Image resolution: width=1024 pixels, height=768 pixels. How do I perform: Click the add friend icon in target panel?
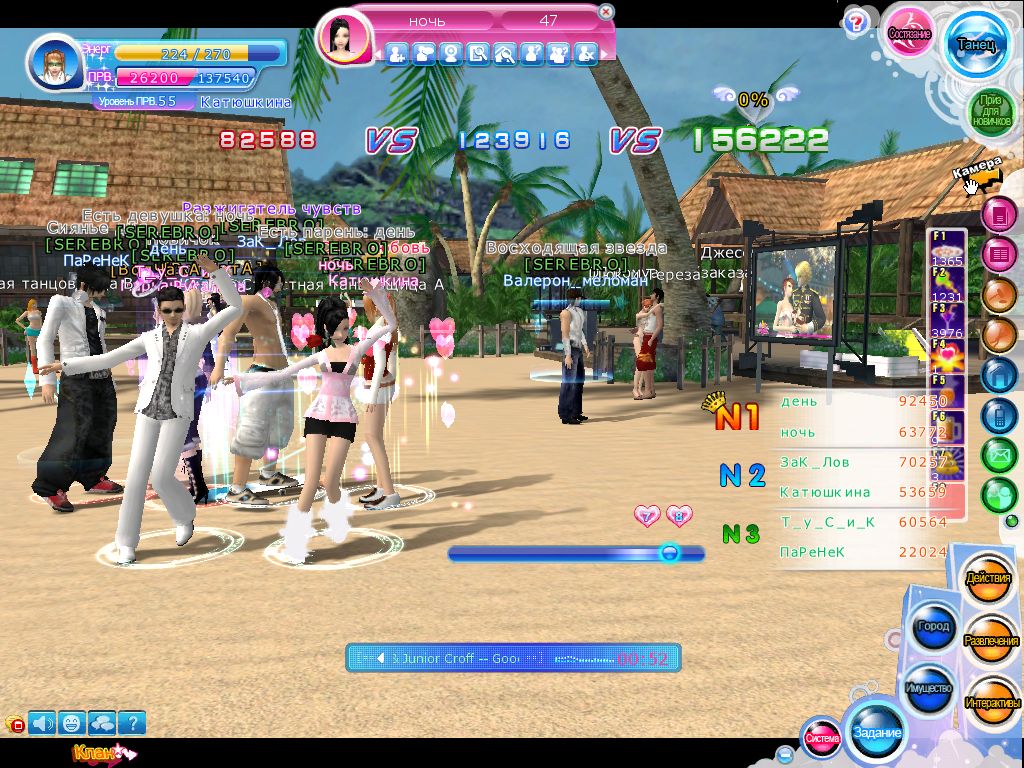(x=396, y=54)
